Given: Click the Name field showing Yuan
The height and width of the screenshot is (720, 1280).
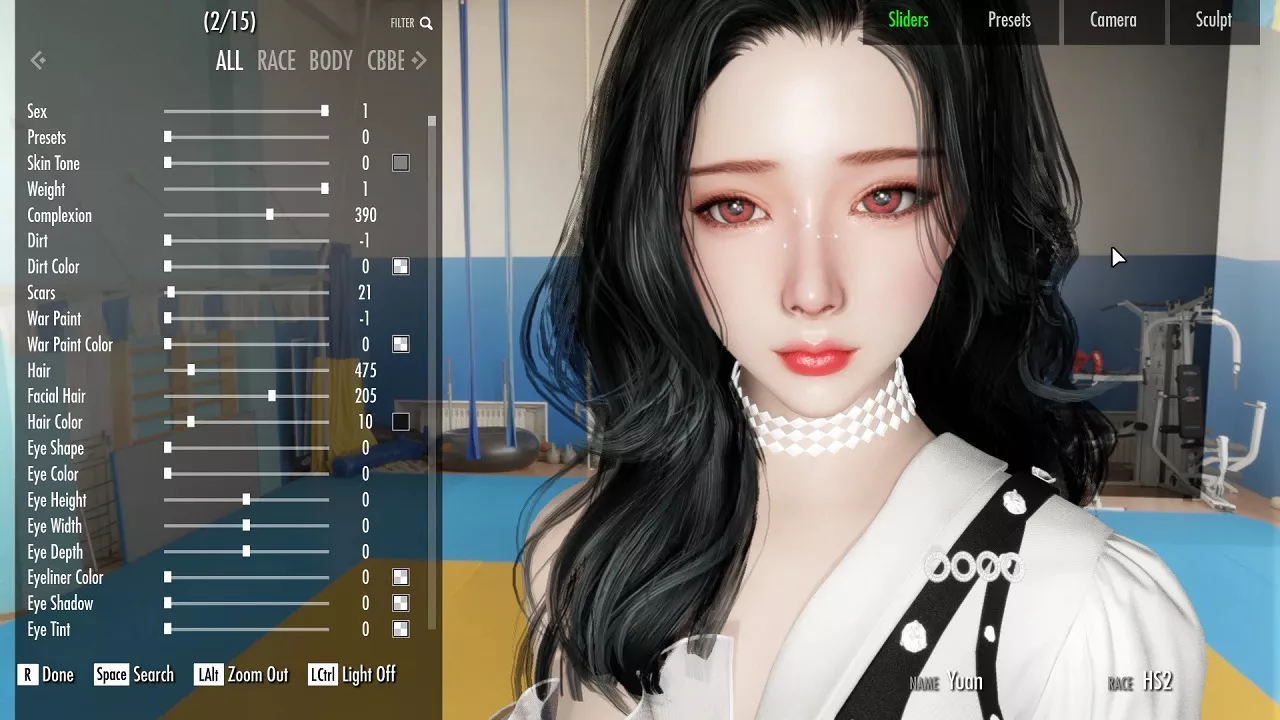Looking at the screenshot, I should [966, 681].
